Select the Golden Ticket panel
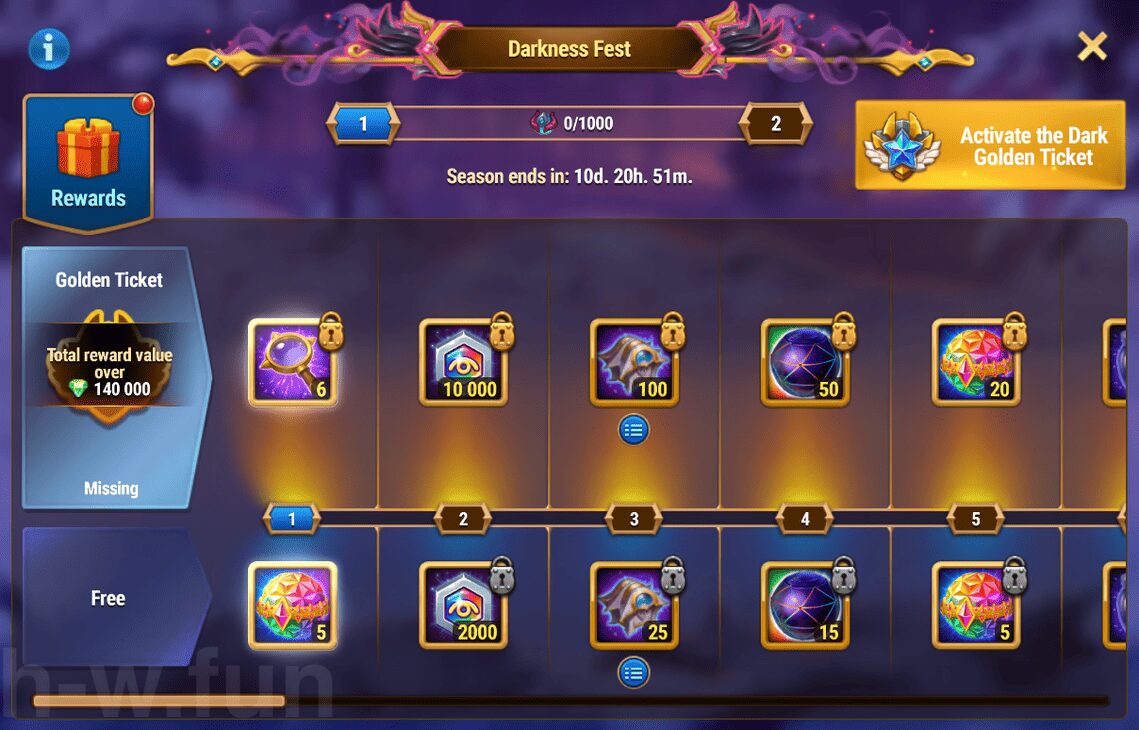 112,377
